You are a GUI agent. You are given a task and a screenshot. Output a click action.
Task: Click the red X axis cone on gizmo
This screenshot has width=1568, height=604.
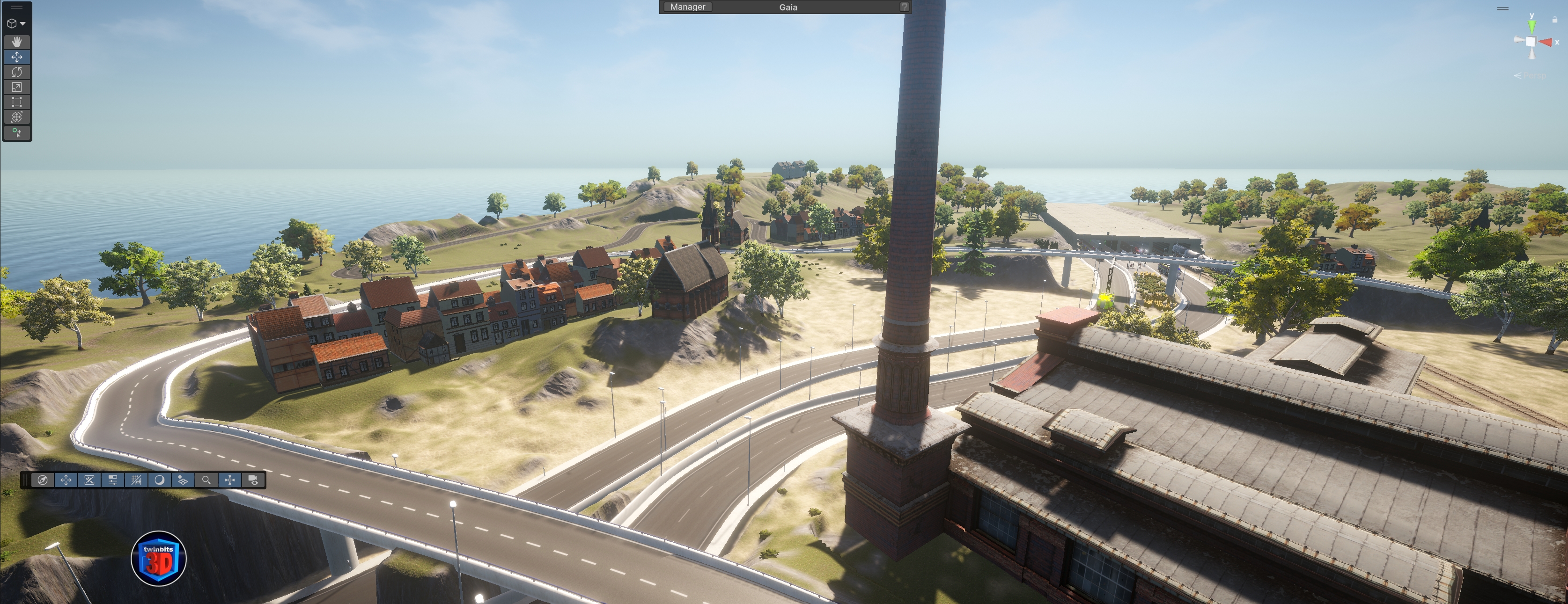(1546, 42)
